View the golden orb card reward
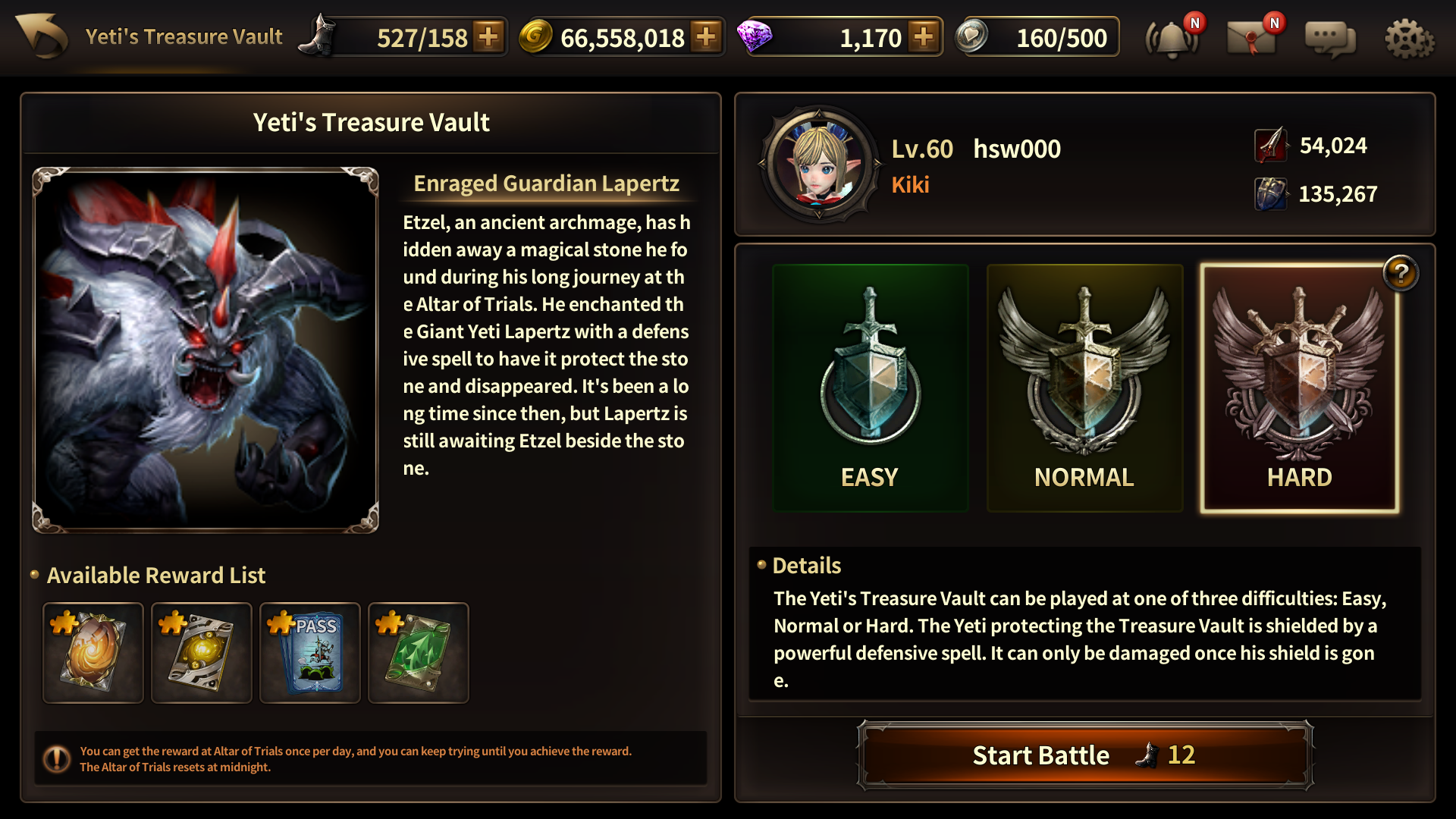Viewport: 1456px width, 819px height. click(202, 652)
